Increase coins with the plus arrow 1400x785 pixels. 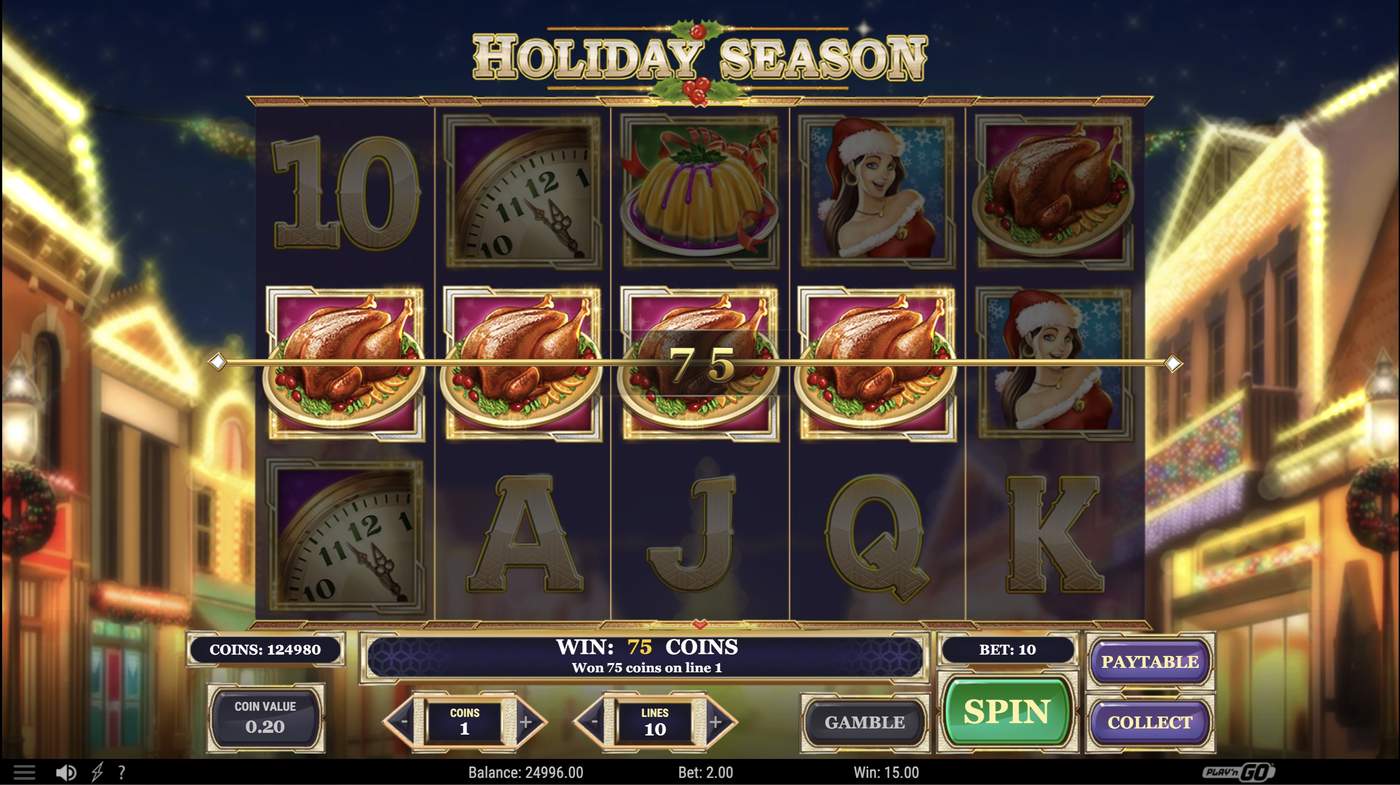pyautogui.click(x=528, y=721)
